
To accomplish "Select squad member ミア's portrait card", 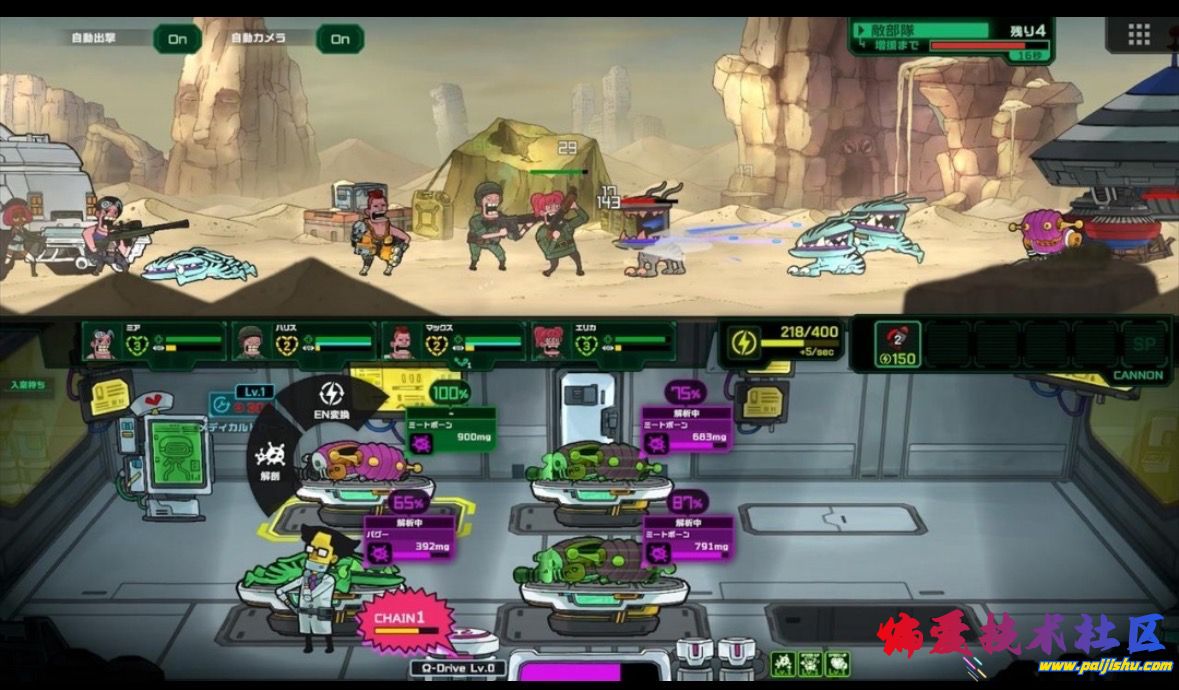I will pyautogui.click(x=155, y=341).
